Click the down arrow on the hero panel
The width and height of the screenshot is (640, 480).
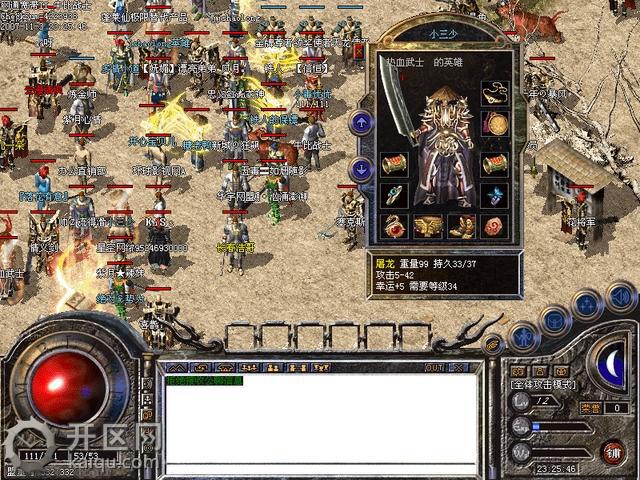(x=362, y=170)
